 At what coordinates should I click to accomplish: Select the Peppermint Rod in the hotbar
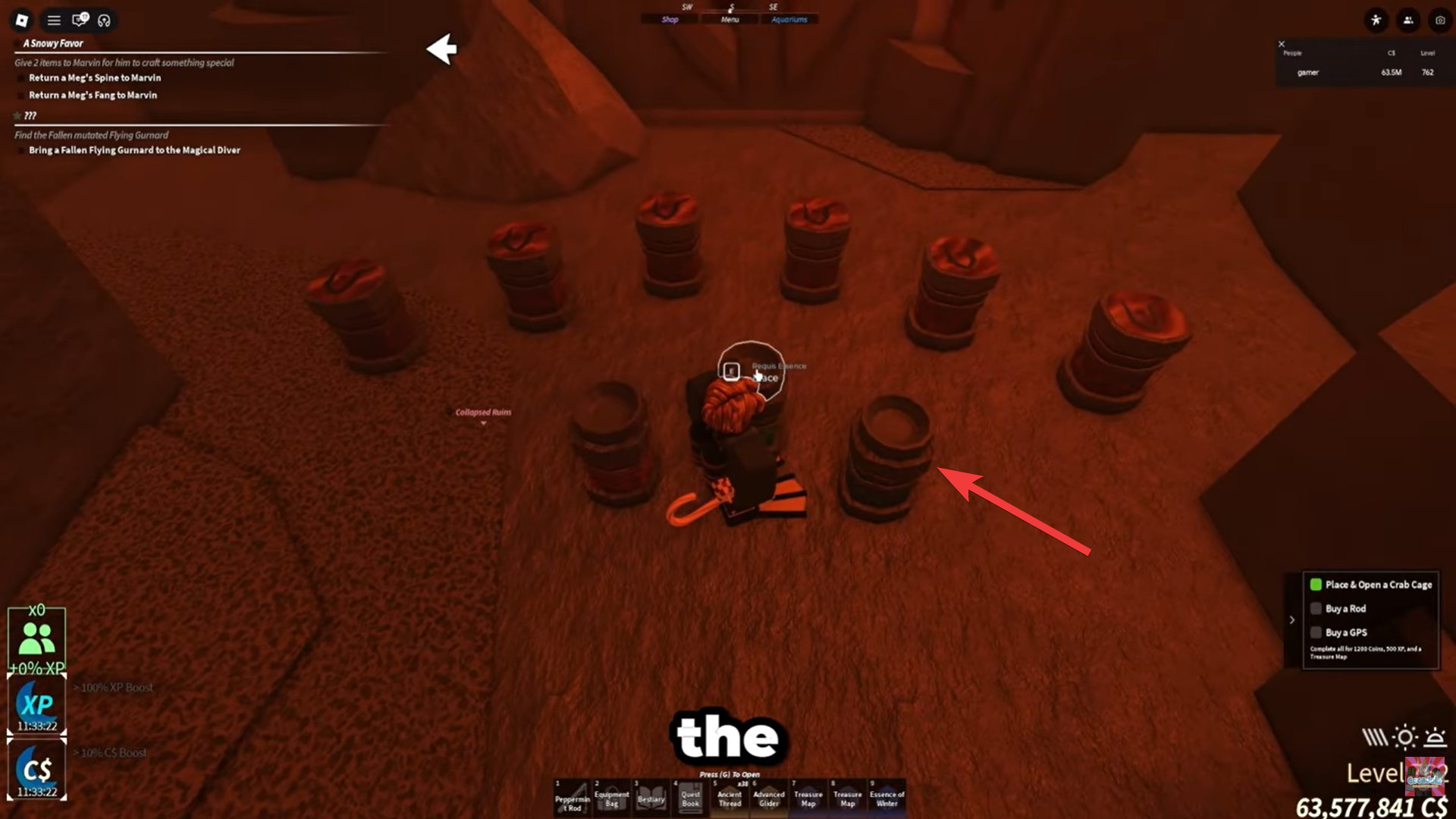(573, 796)
